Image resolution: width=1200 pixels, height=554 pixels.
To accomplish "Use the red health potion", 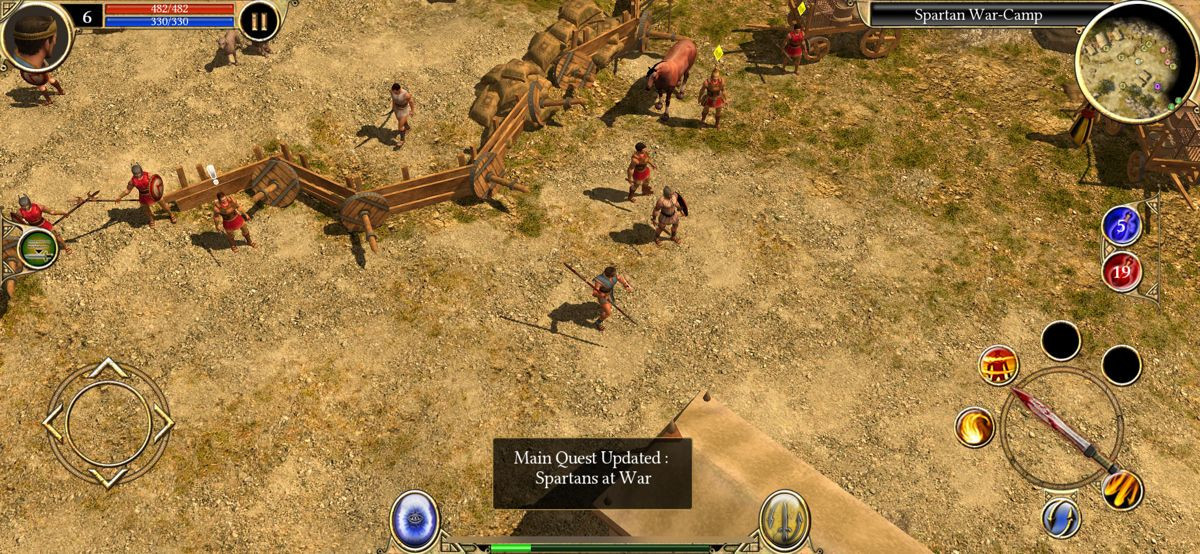I will click(x=1121, y=270).
